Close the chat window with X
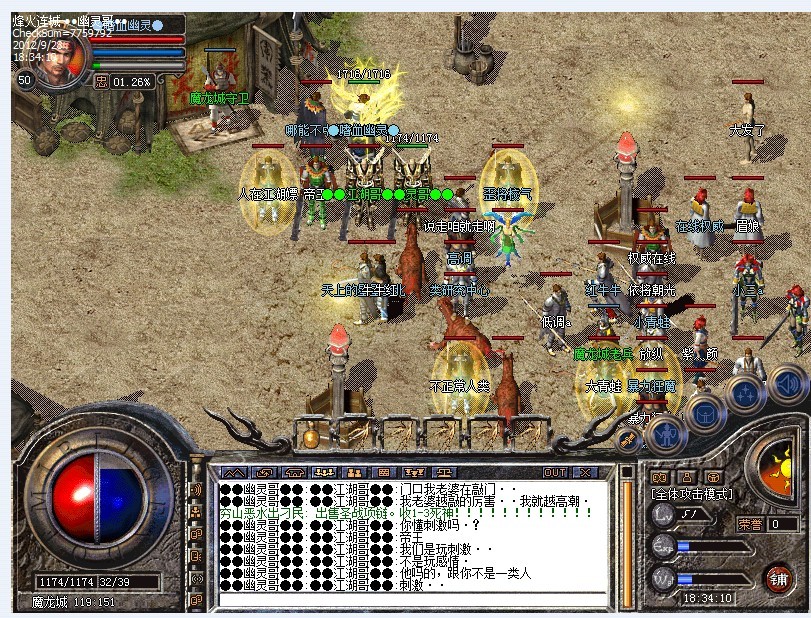 coord(585,471)
